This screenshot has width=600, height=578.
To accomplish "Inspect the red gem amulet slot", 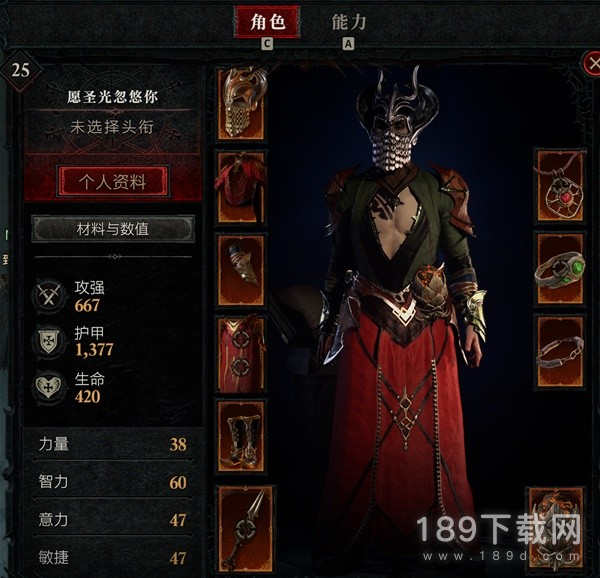I will coord(559,187).
